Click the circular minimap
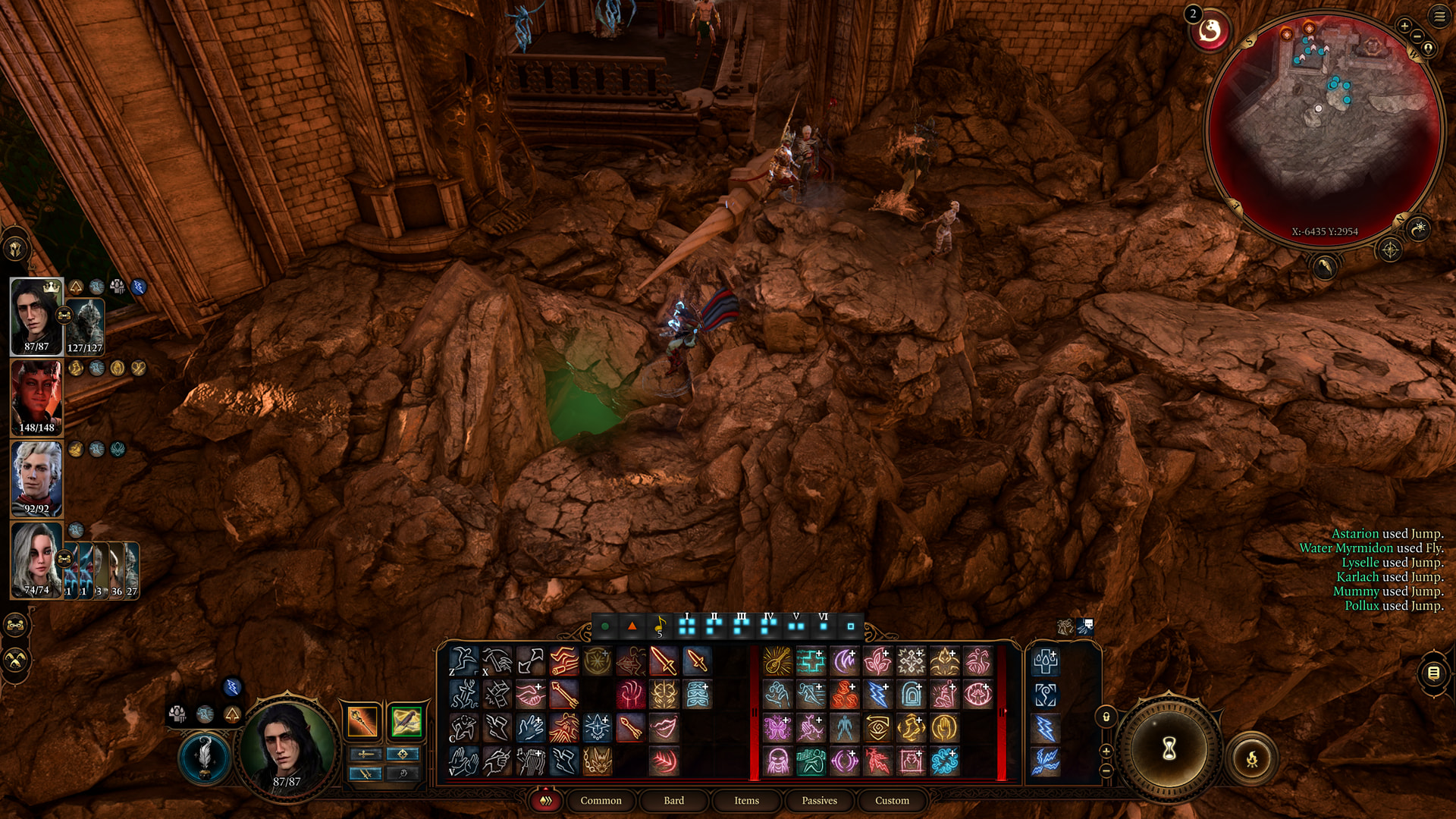1456x819 pixels. pyautogui.click(x=1324, y=129)
